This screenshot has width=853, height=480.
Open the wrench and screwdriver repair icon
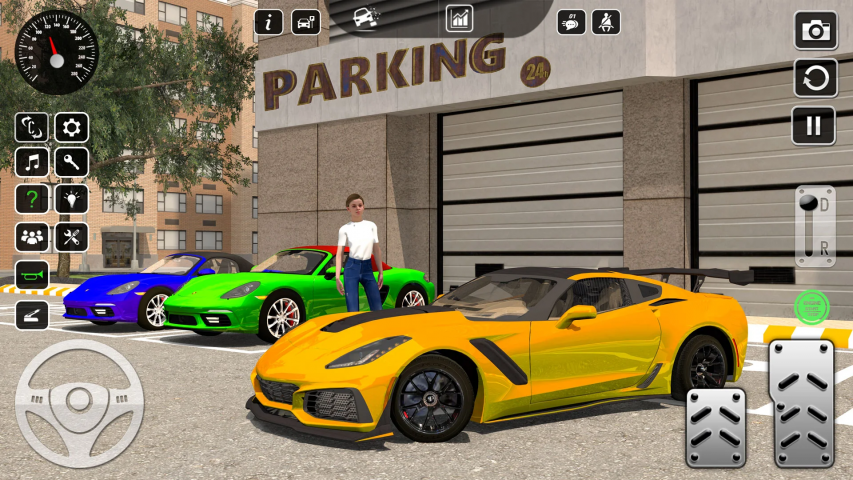(71, 237)
